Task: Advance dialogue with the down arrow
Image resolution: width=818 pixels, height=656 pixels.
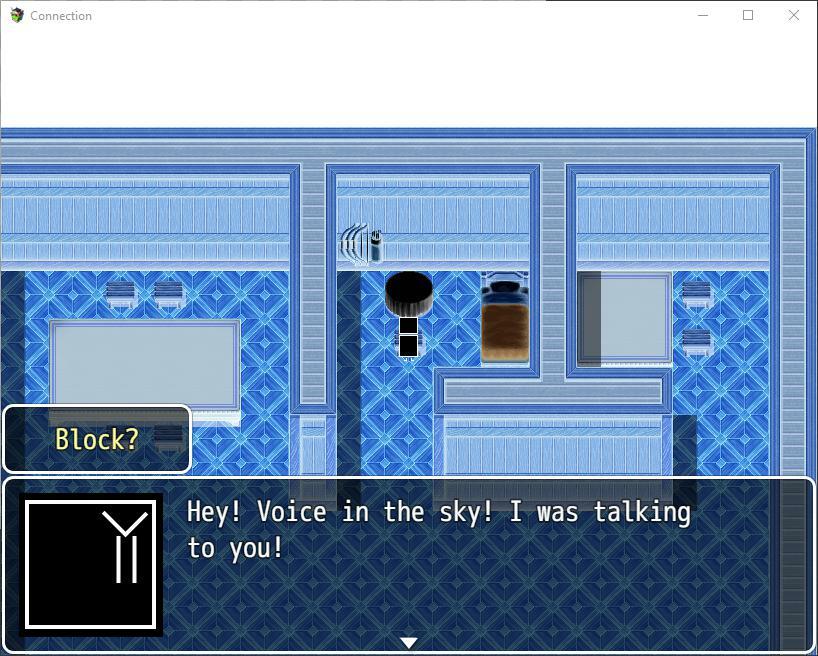Action: coord(408,642)
